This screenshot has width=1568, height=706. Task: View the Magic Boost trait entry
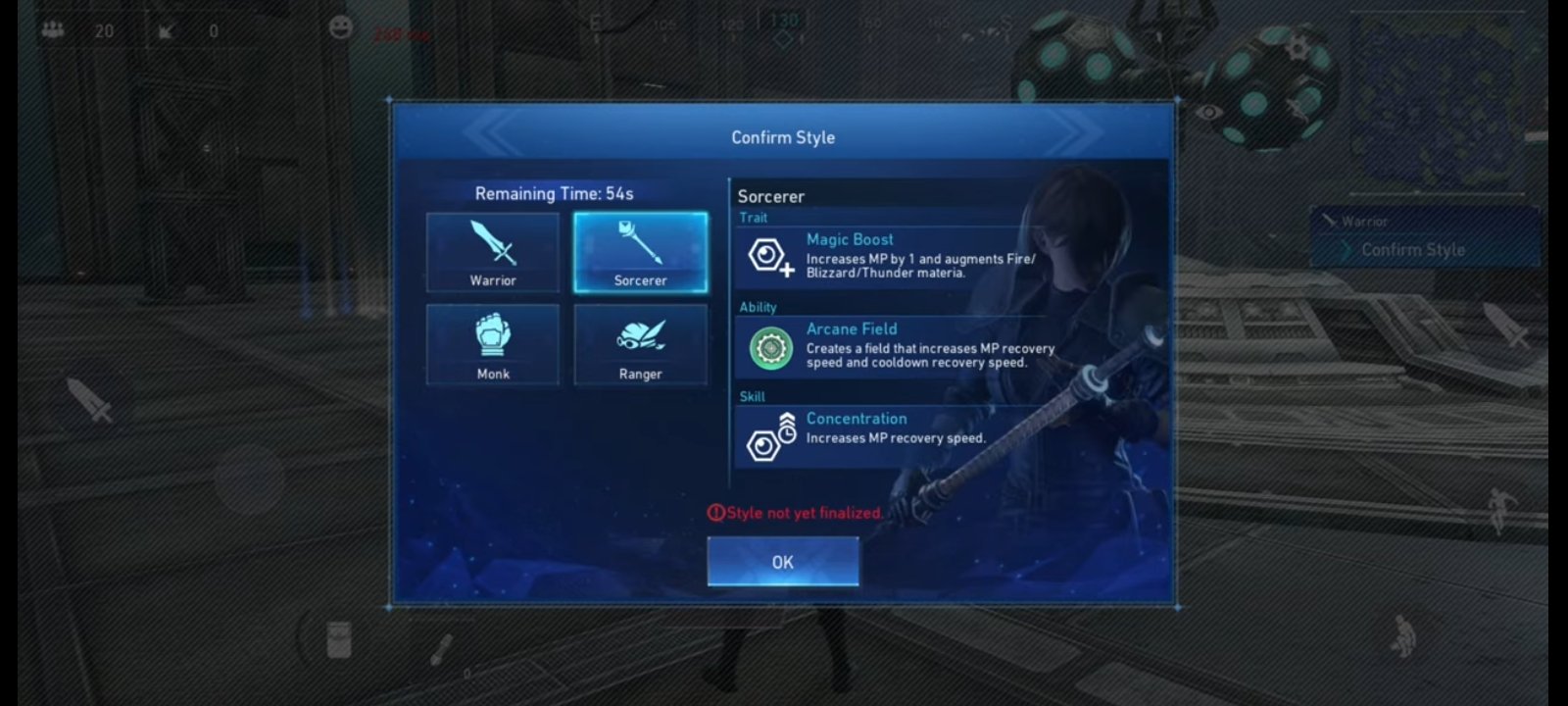pos(892,255)
